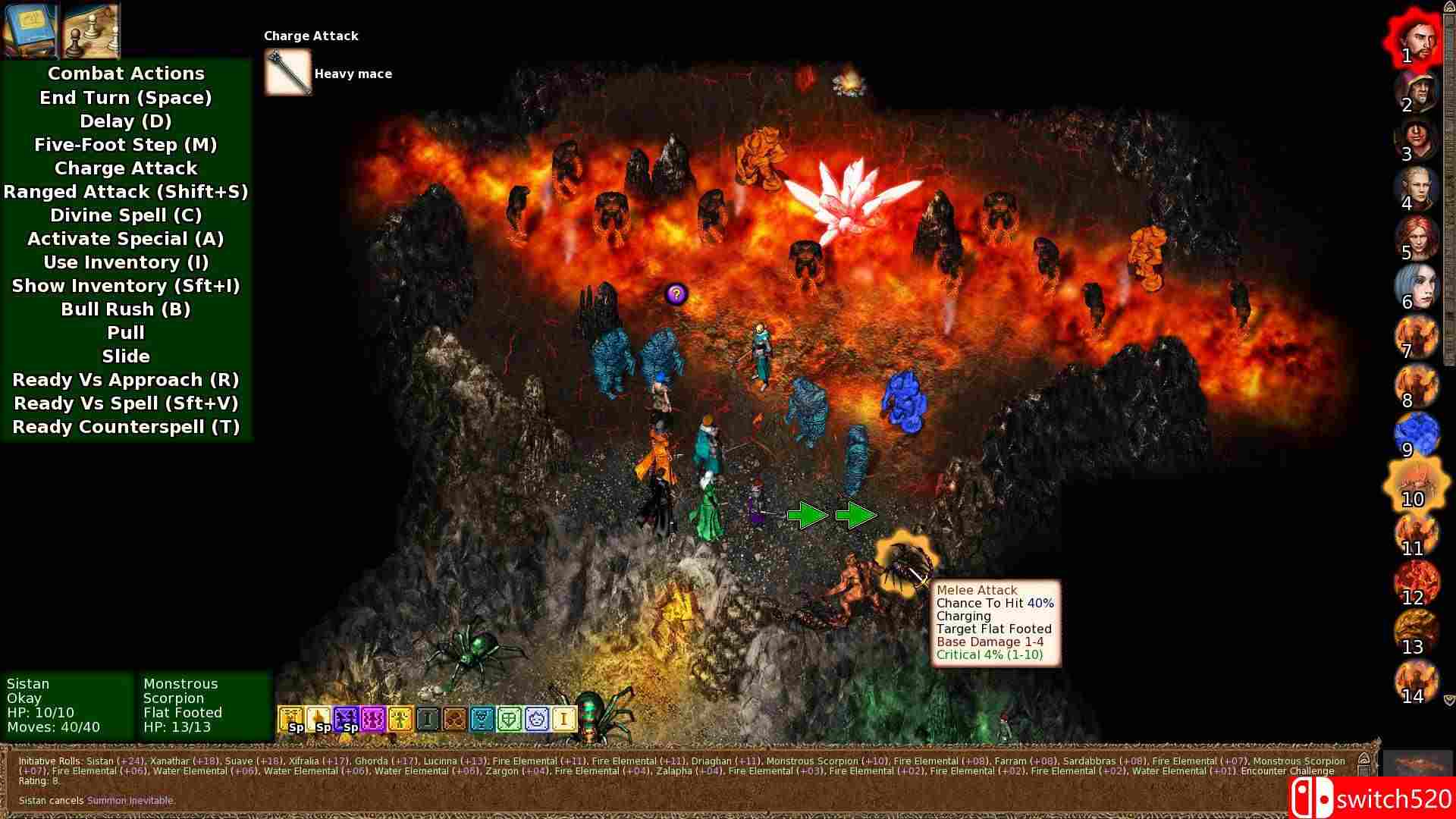1456x819 pixels.
Task: Select the Monstrous Scorpion portrait numbered 10
Action: click(x=1415, y=485)
